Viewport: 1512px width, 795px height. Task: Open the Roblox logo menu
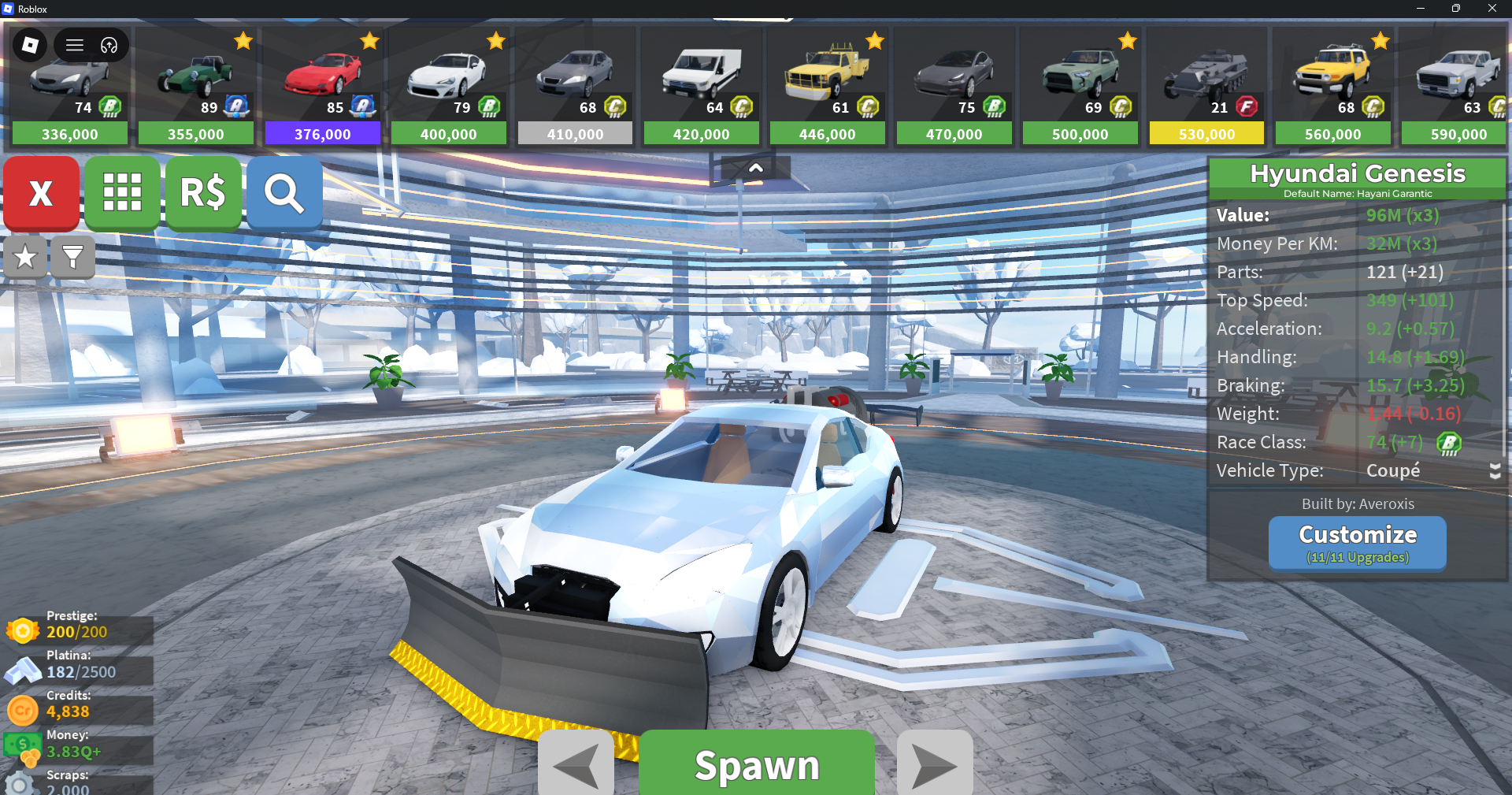tap(30, 45)
